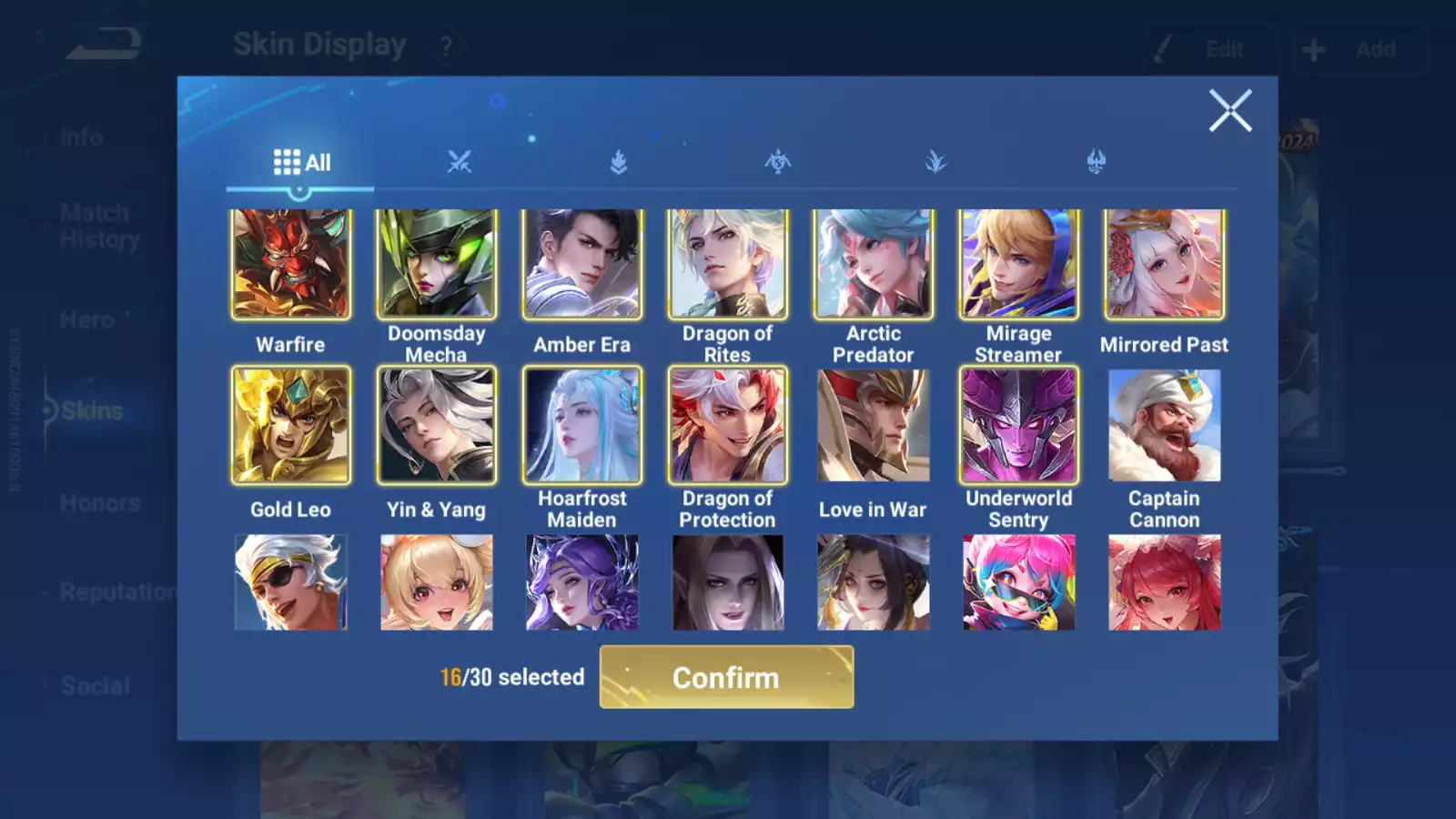Close the skin selection dialog
The height and width of the screenshot is (819, 1456).
(1229, 111)
